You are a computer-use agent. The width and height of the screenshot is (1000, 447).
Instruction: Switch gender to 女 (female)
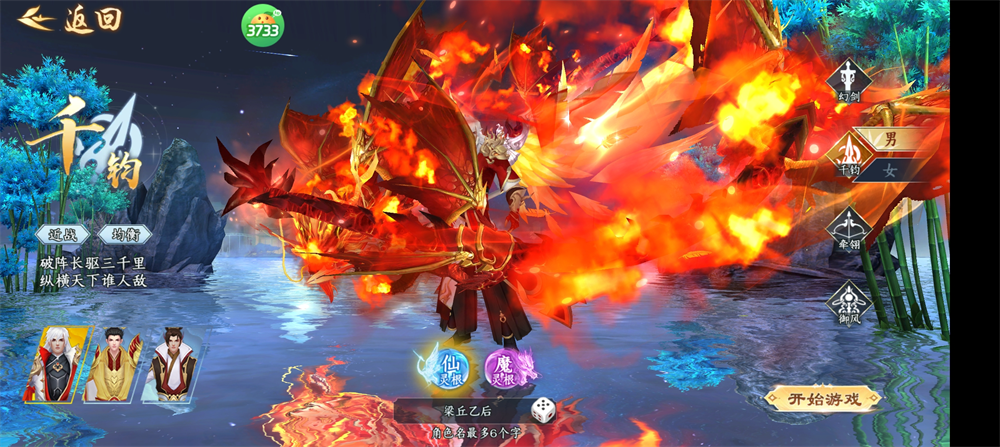(x=890, y=170)
